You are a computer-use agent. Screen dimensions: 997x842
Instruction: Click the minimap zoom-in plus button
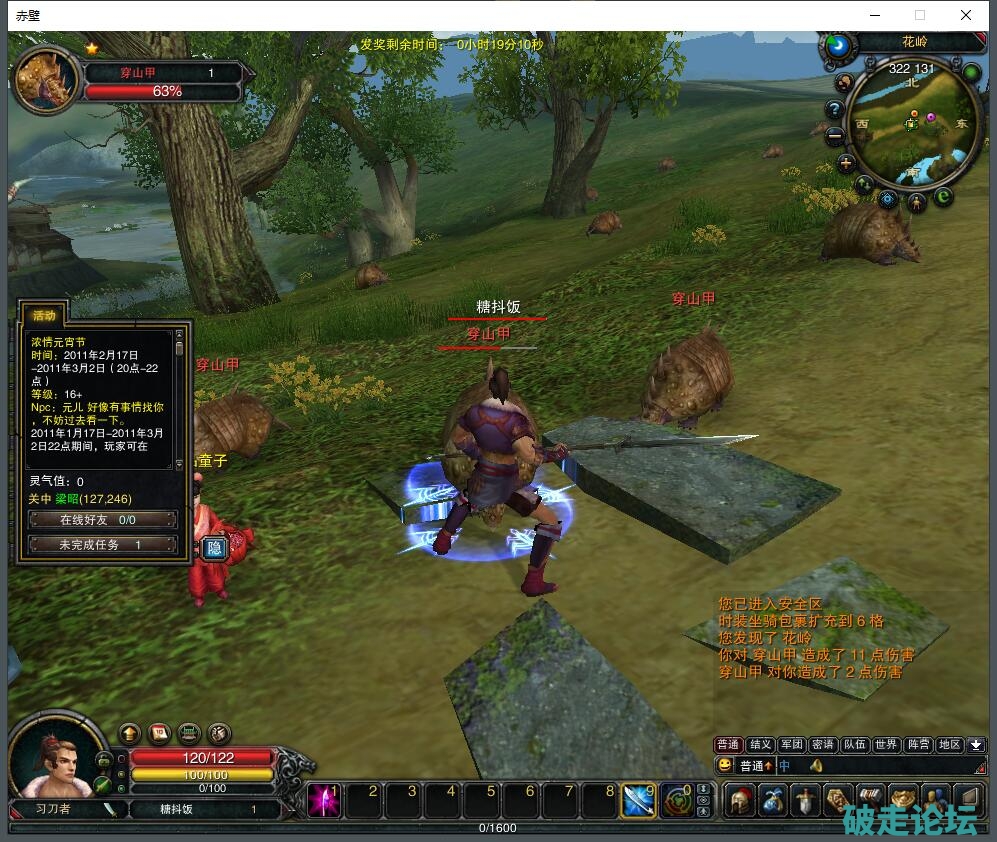pos(846,163)
